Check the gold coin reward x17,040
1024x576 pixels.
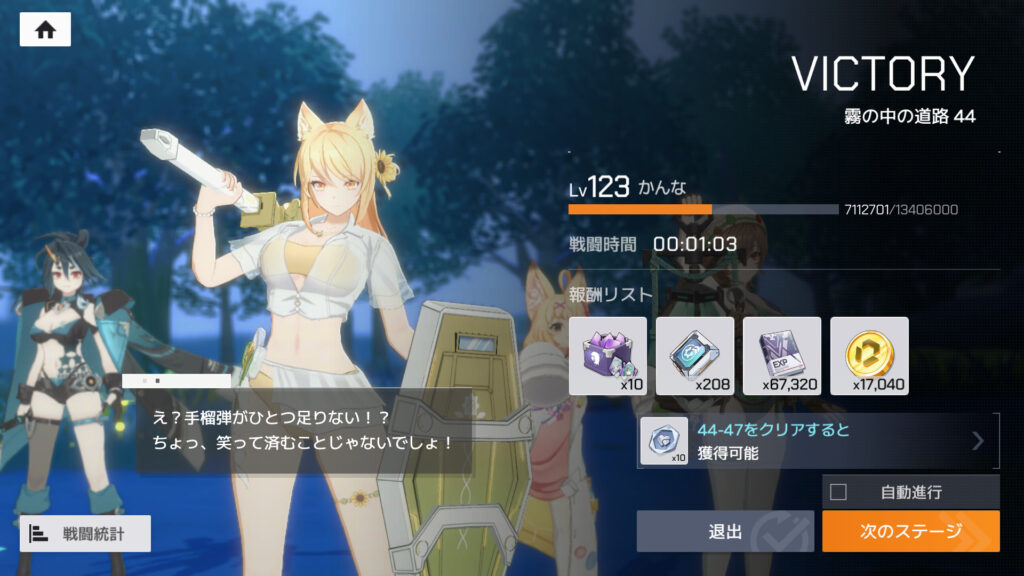coord(869,355)
